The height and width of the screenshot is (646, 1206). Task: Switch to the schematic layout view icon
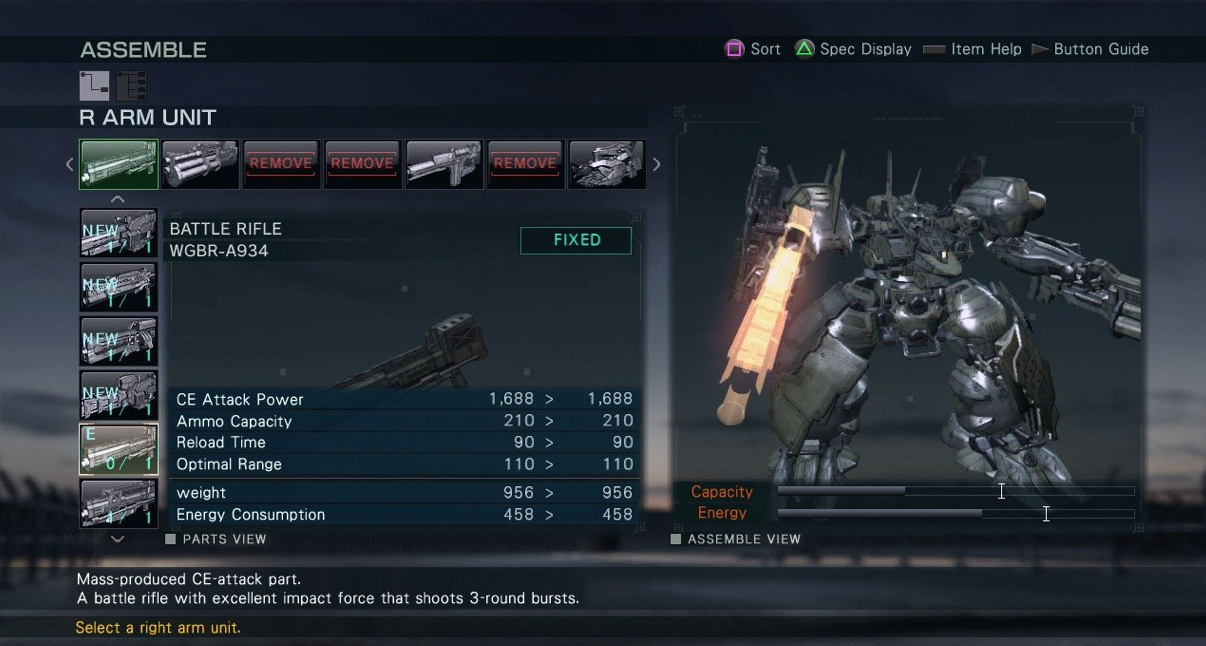[94, 86]
